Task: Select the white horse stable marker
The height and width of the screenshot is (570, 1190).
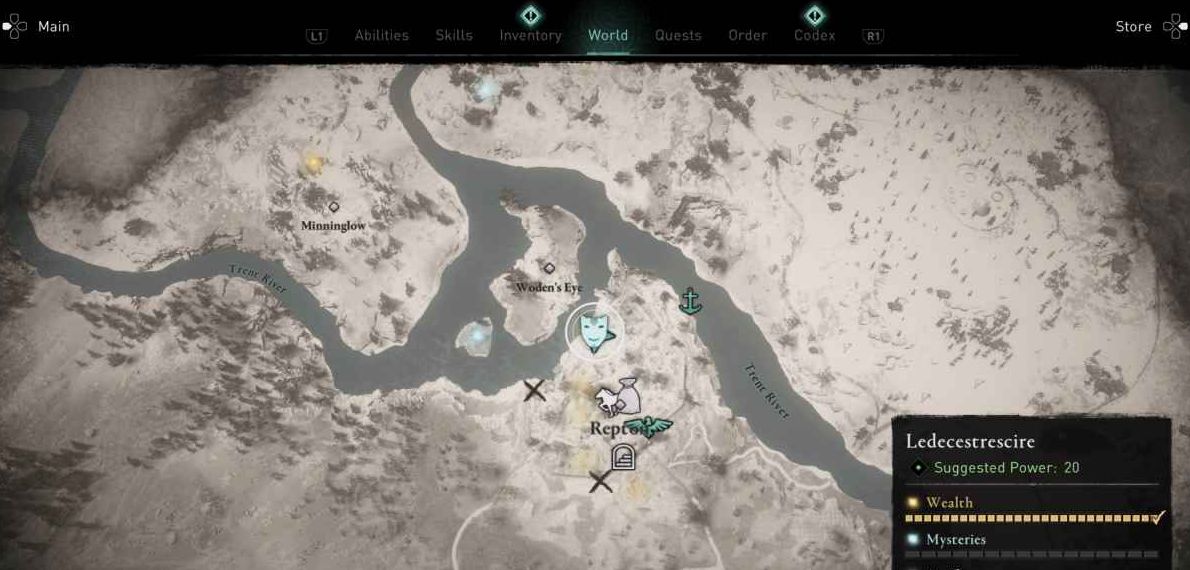Action: [607, 402]
